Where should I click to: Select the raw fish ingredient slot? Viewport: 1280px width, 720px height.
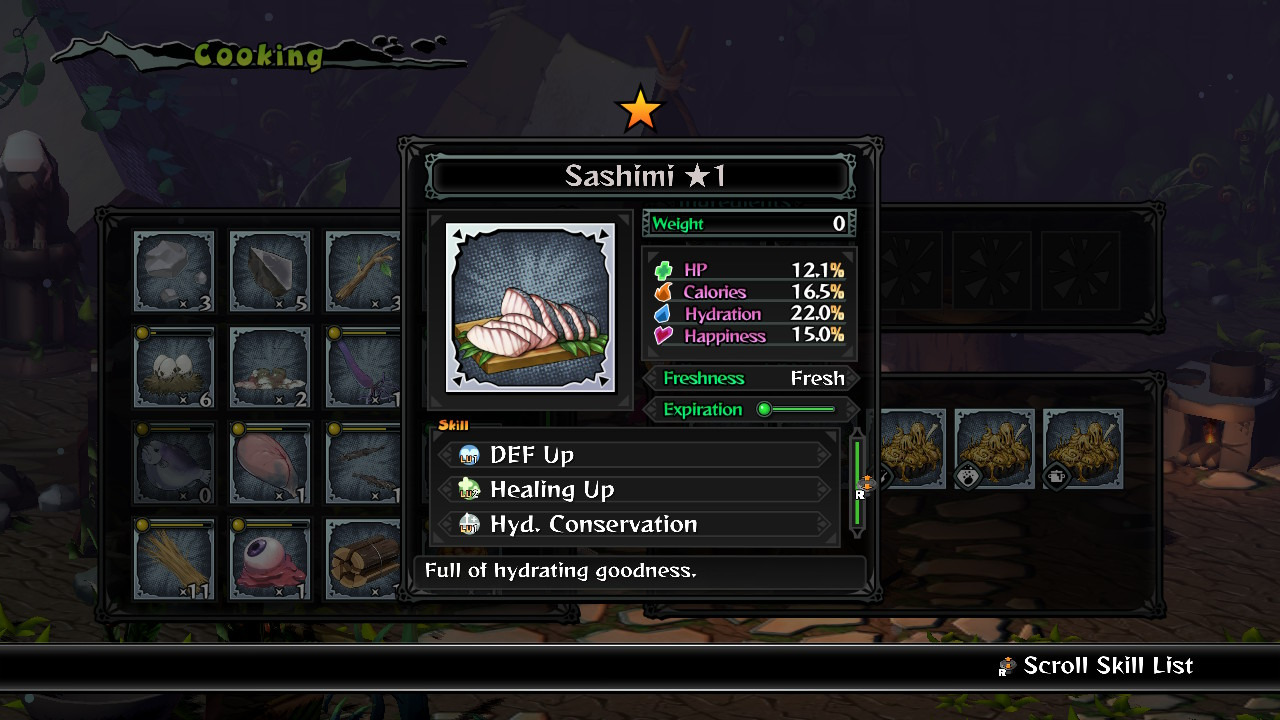tap(174, 462)
